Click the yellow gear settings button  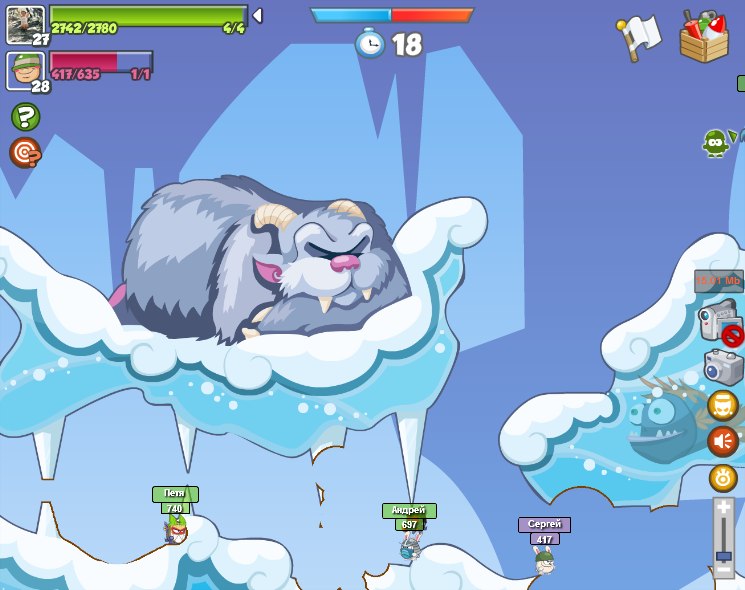[723, 477]
